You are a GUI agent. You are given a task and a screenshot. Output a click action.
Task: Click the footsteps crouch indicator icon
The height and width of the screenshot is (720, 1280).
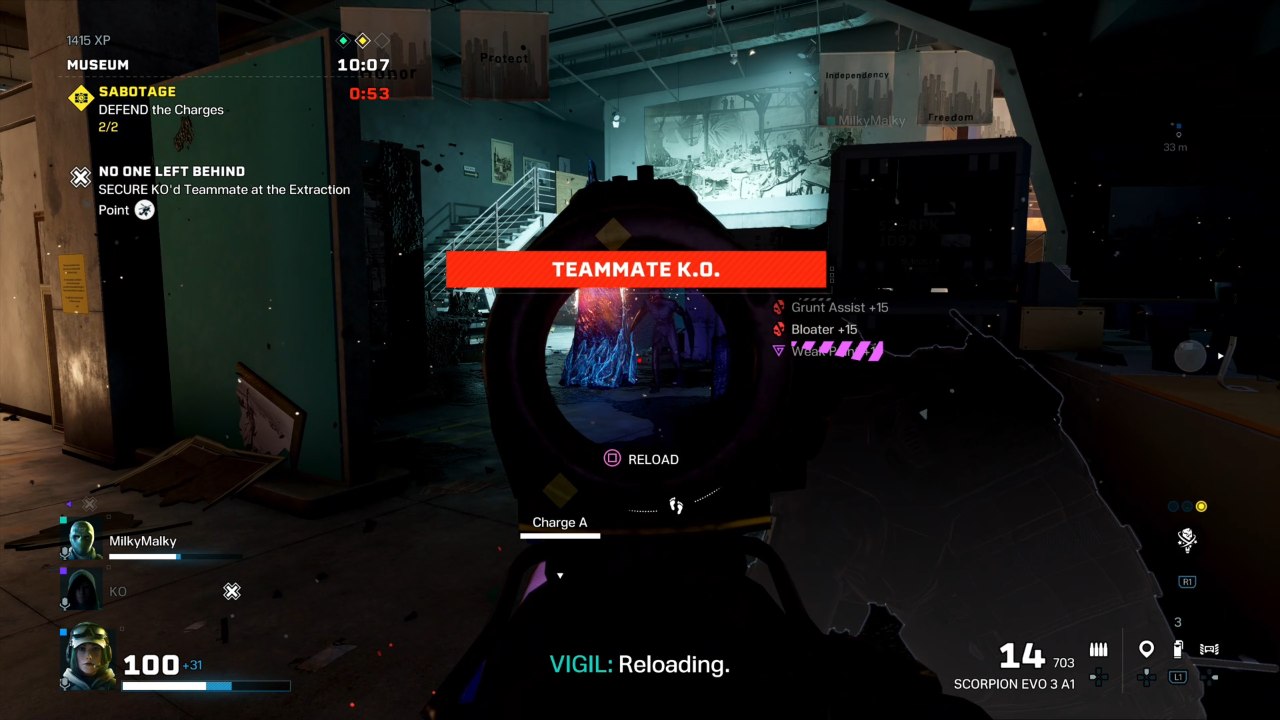pyautogui.click(x=676, y=506)
